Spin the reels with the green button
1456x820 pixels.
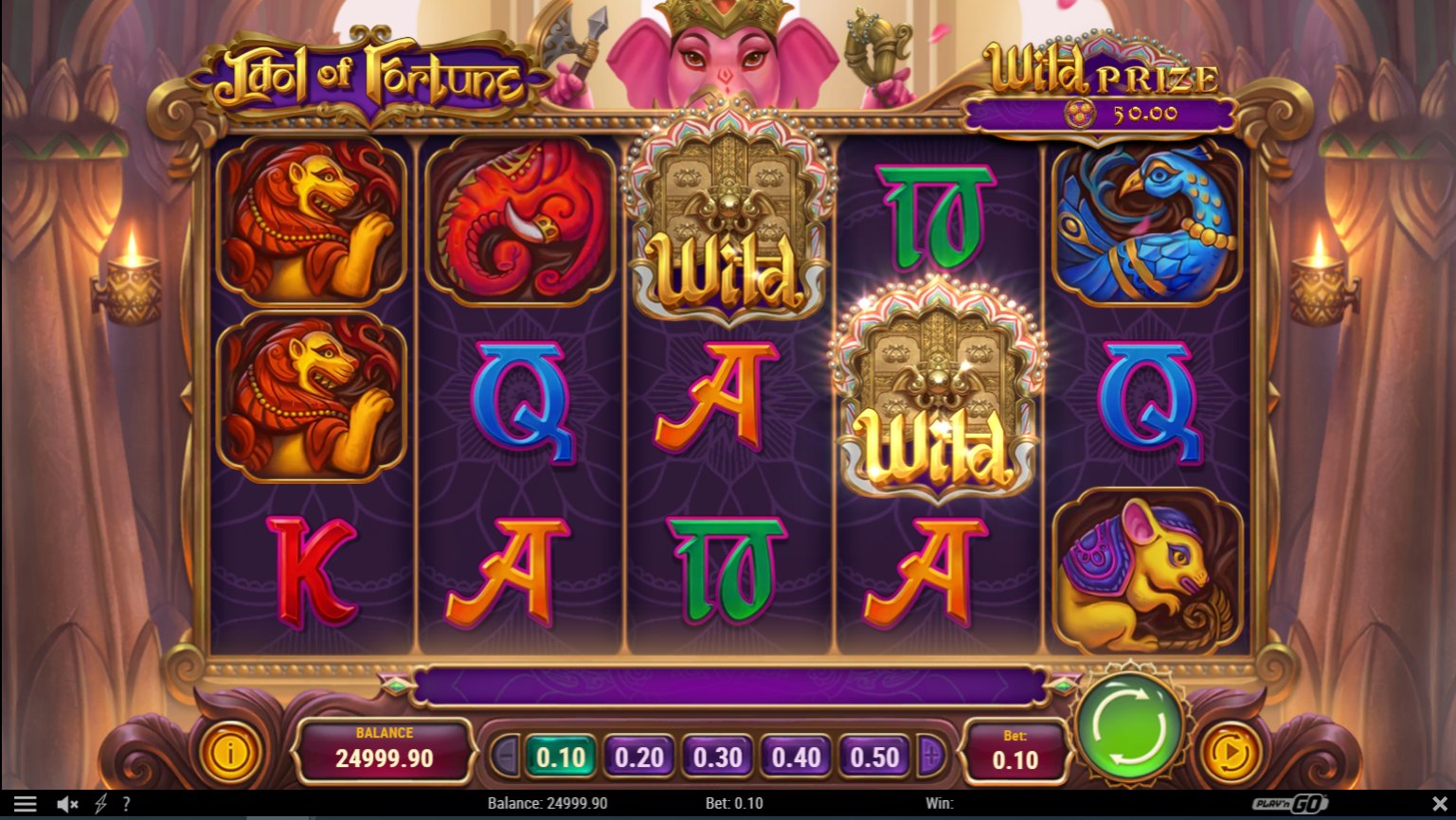[x=1130, y=726]
